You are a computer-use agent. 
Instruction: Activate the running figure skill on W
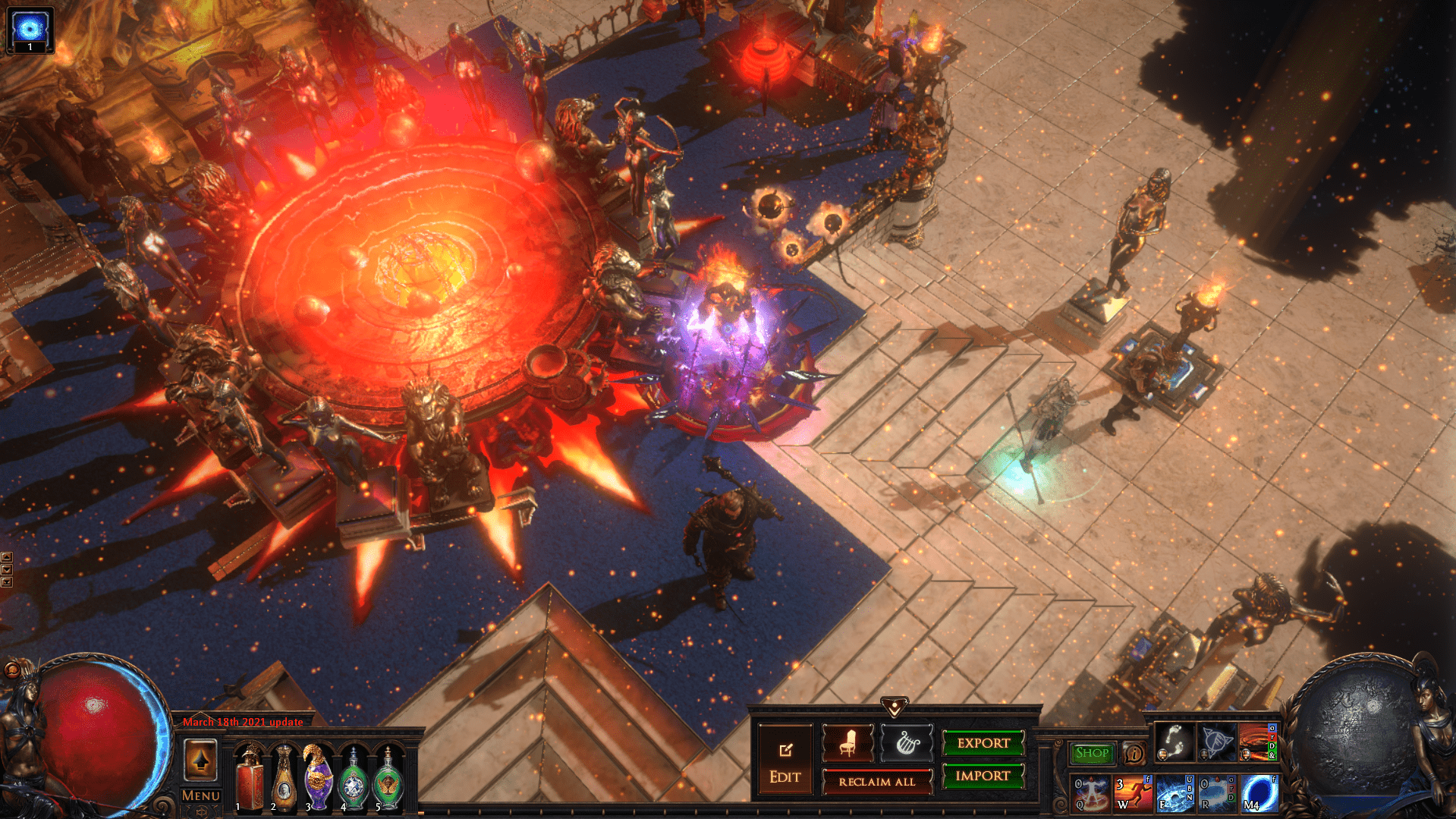(x=1133, y=792)
